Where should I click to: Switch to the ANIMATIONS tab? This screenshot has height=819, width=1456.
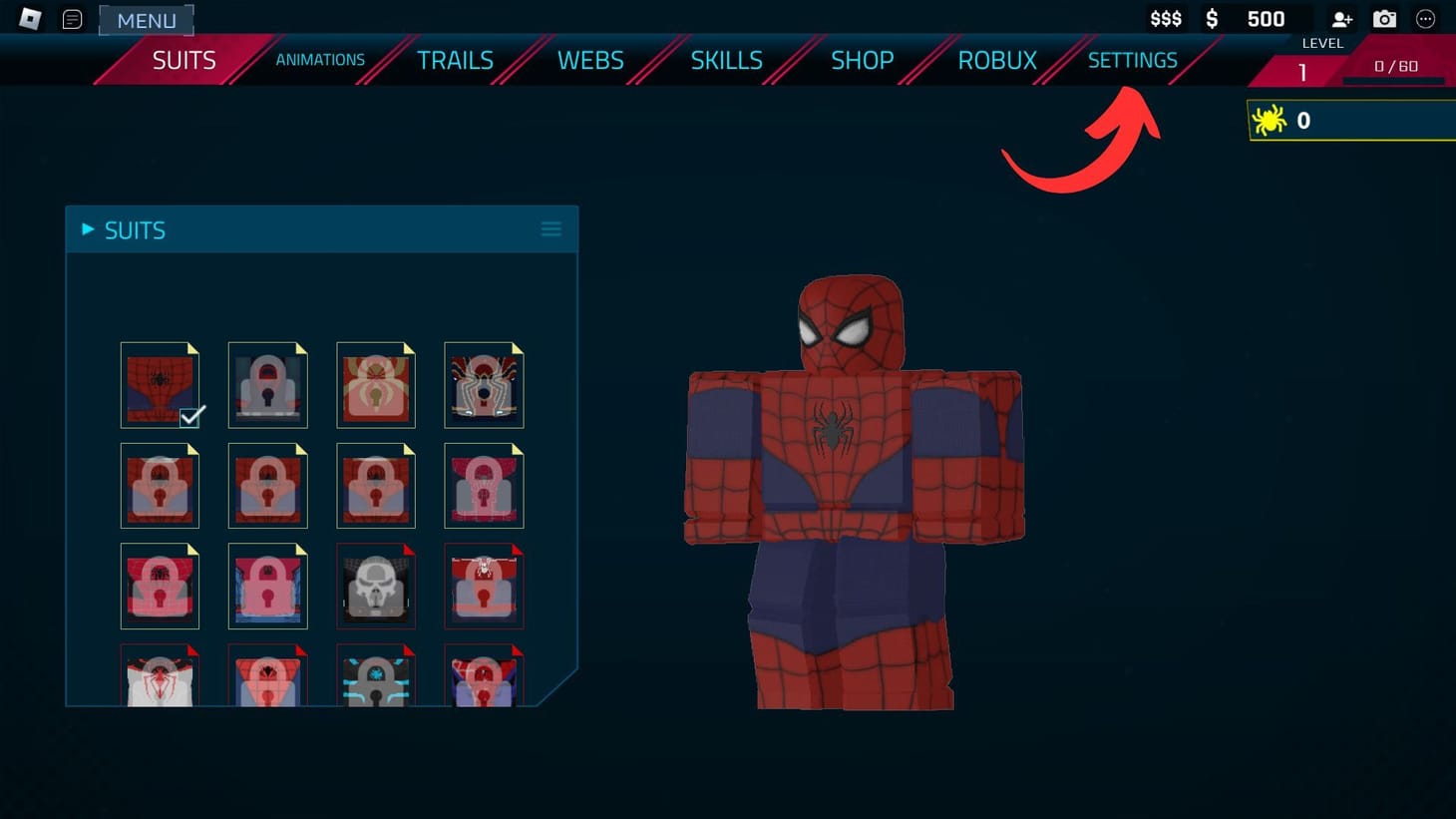pyautogui.click(x=320, y=60)
